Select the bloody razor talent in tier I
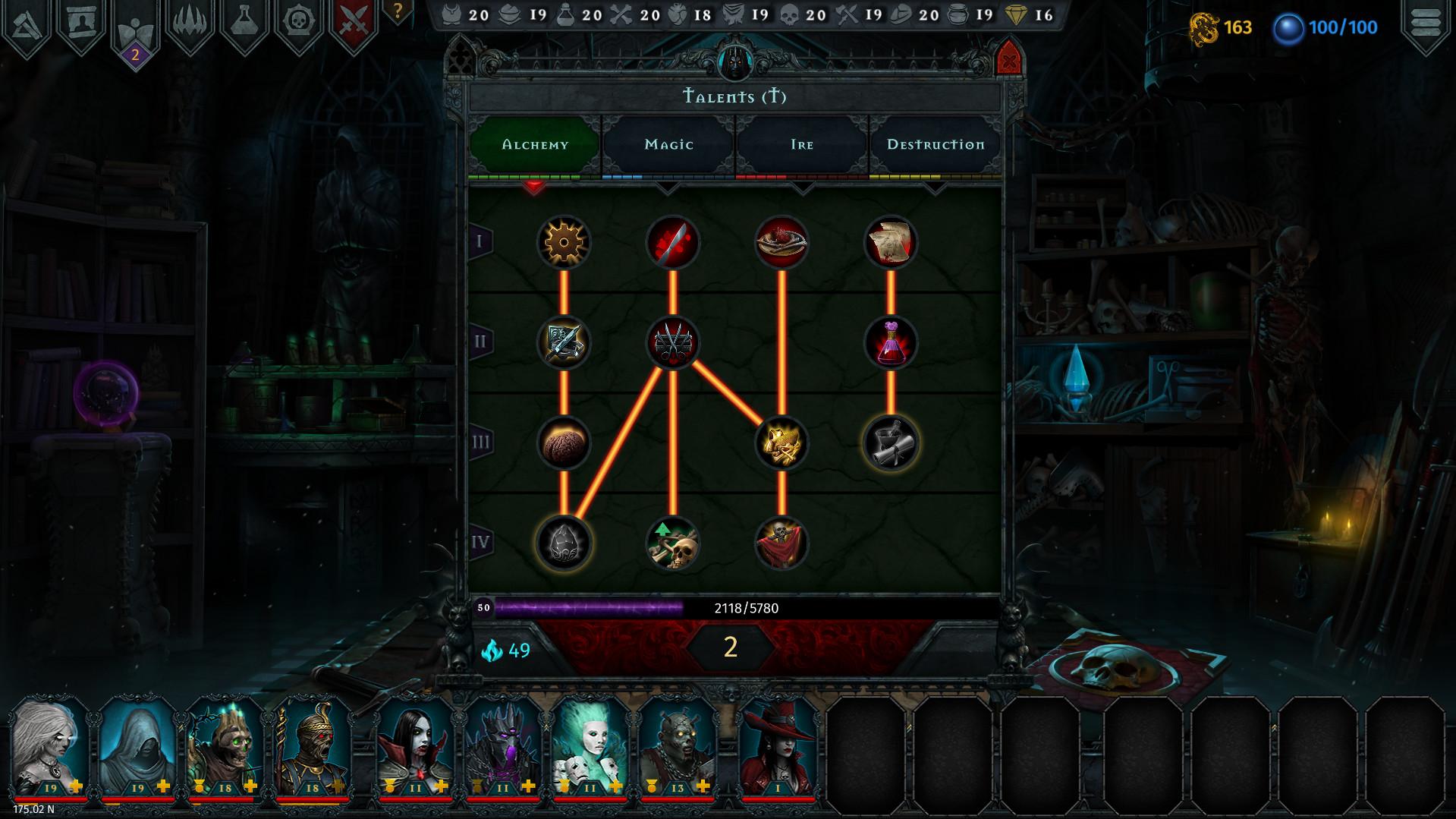This screenshot has width=1456, height=819. click(671, 241)
